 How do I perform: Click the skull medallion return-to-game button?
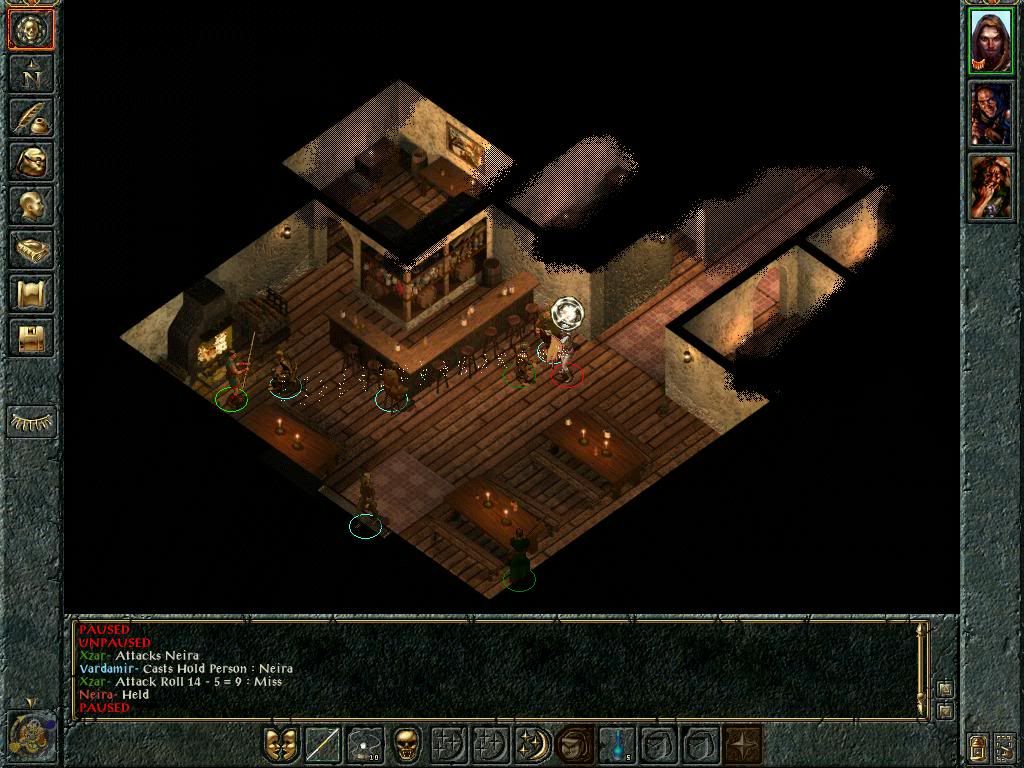tap(31, 30)
